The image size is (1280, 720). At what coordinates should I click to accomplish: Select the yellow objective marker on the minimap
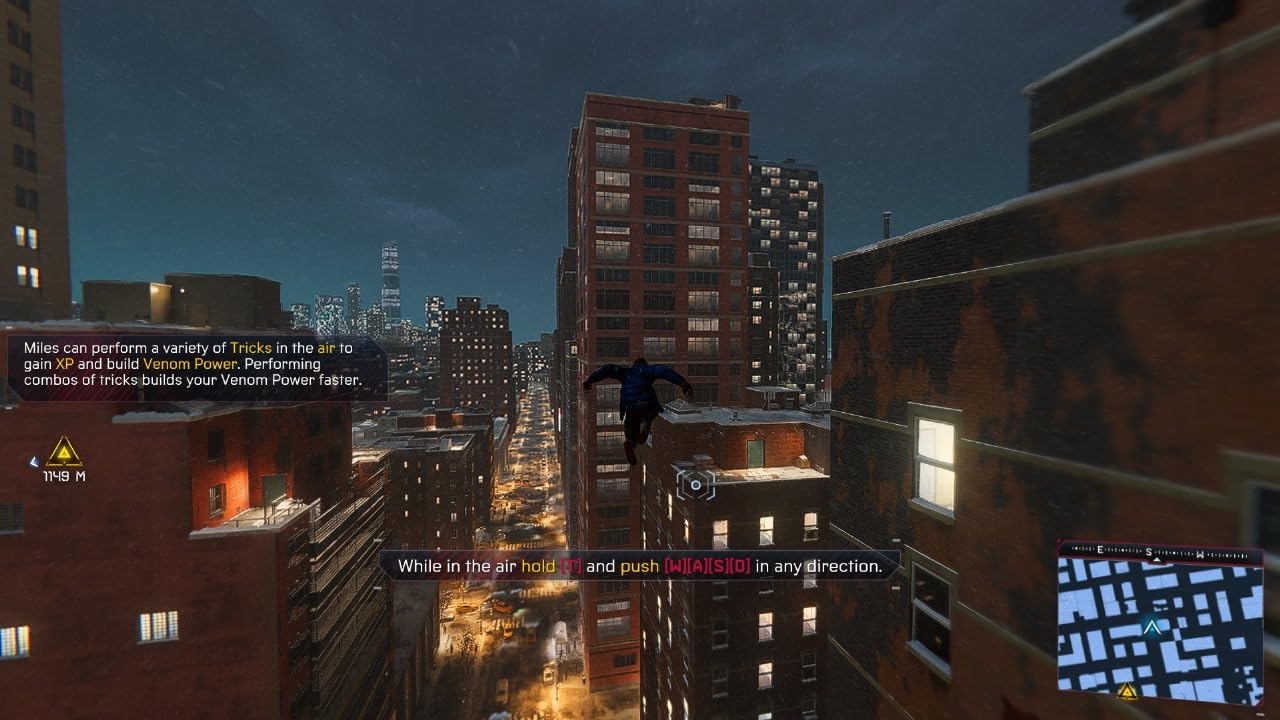[1127, 690]
